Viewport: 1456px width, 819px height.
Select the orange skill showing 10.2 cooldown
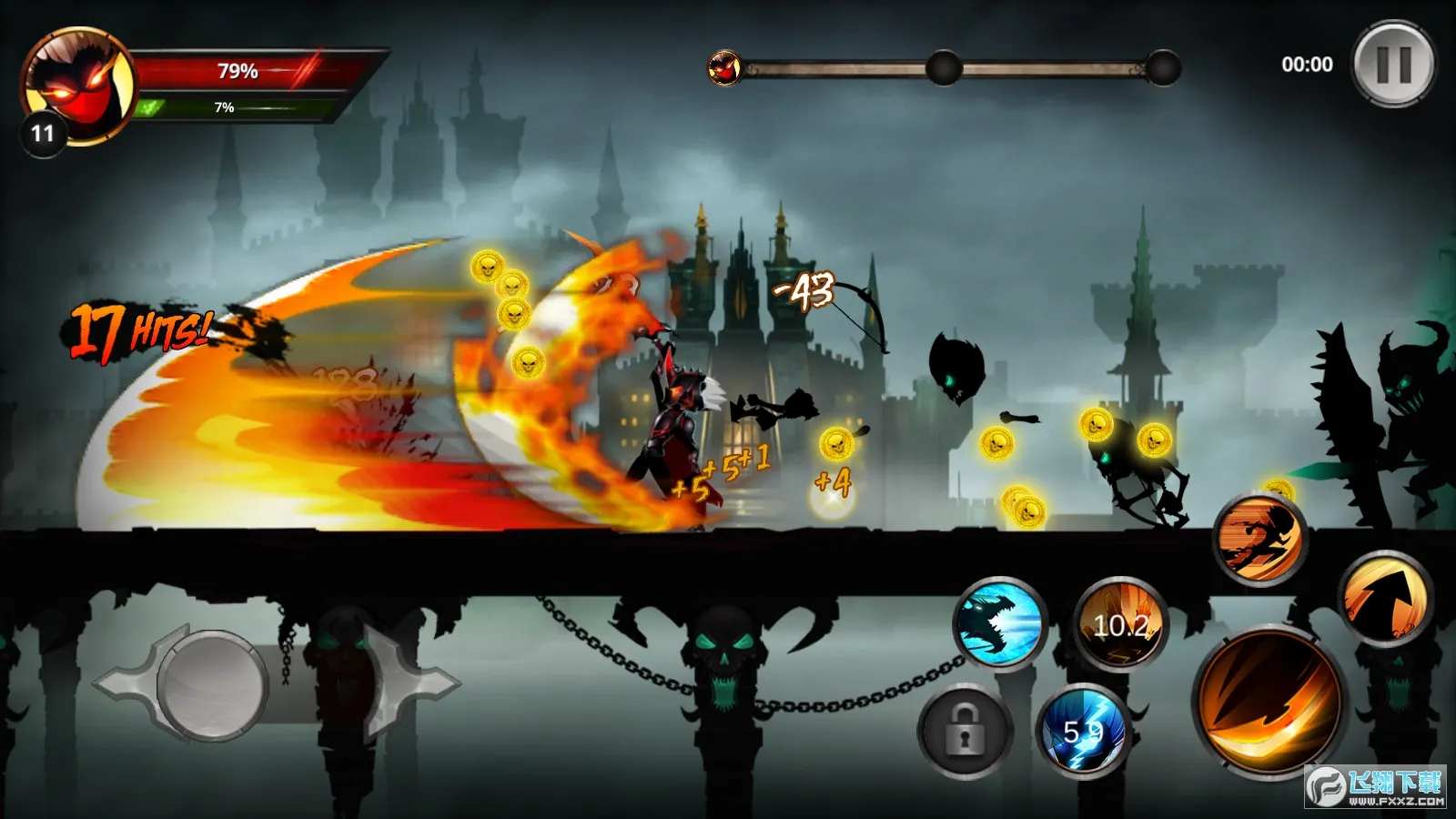pyautogui.click(x=1120, y=625)
